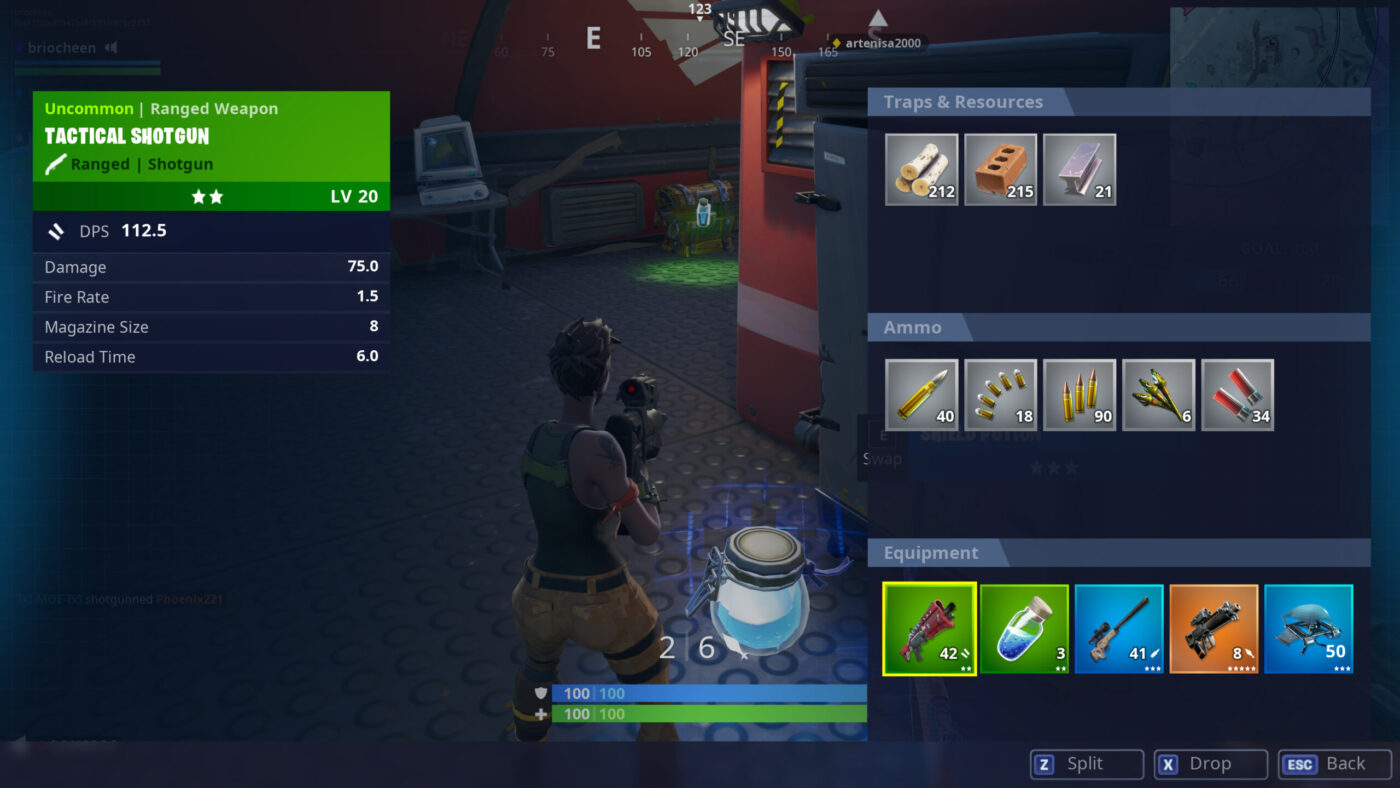Click the orange rocket launcher slot

[x=1213, y=628]
